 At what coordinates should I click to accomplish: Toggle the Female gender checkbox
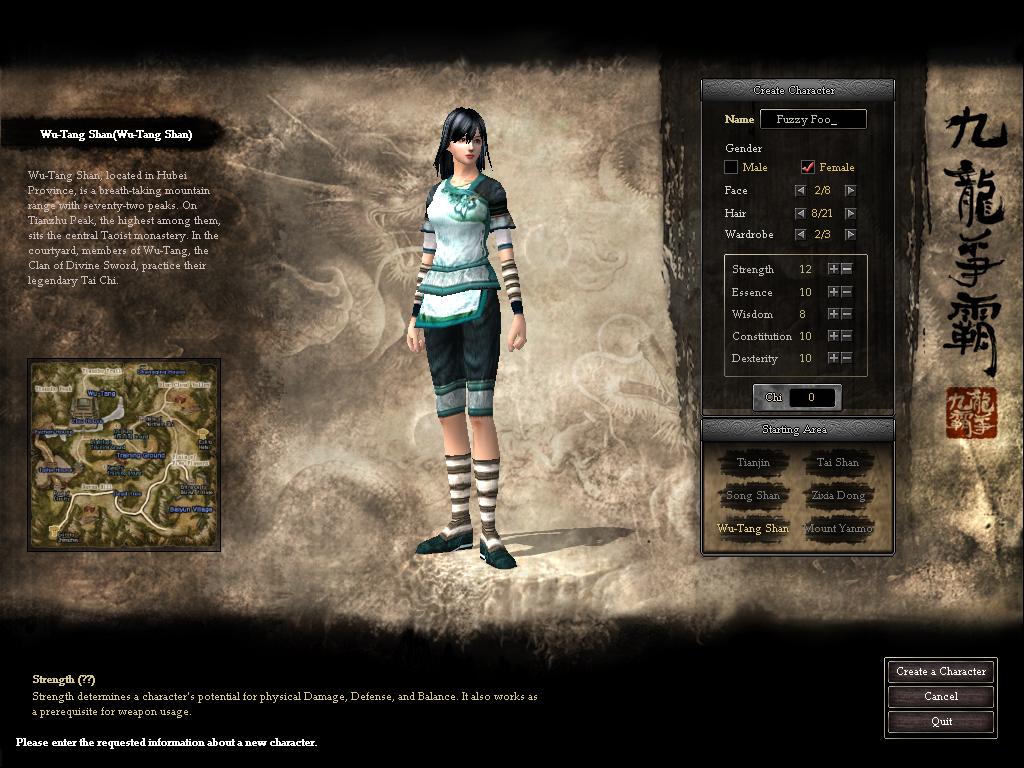pyautogui.click(x=808, y=167)
